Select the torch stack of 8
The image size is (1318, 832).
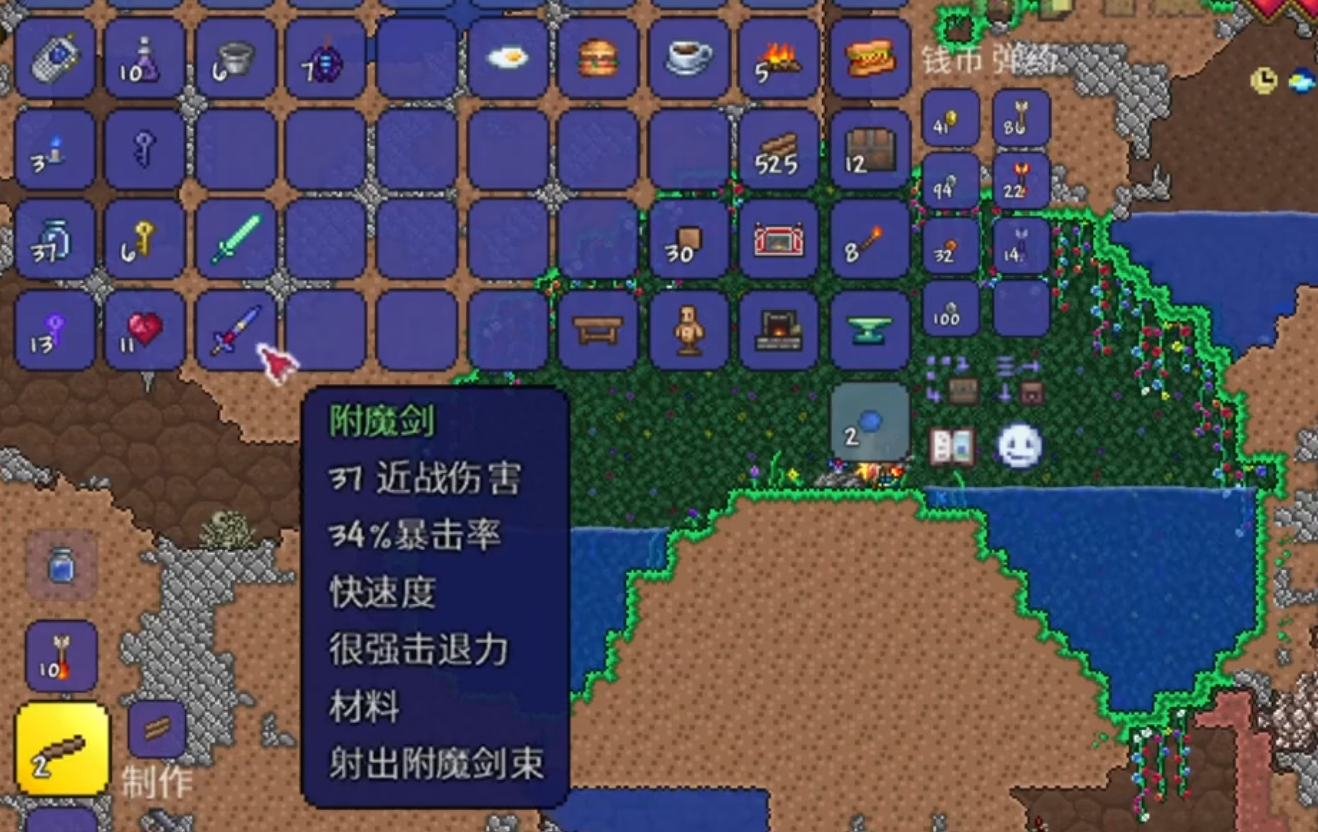pyautogui.click(x=870, y=240)
